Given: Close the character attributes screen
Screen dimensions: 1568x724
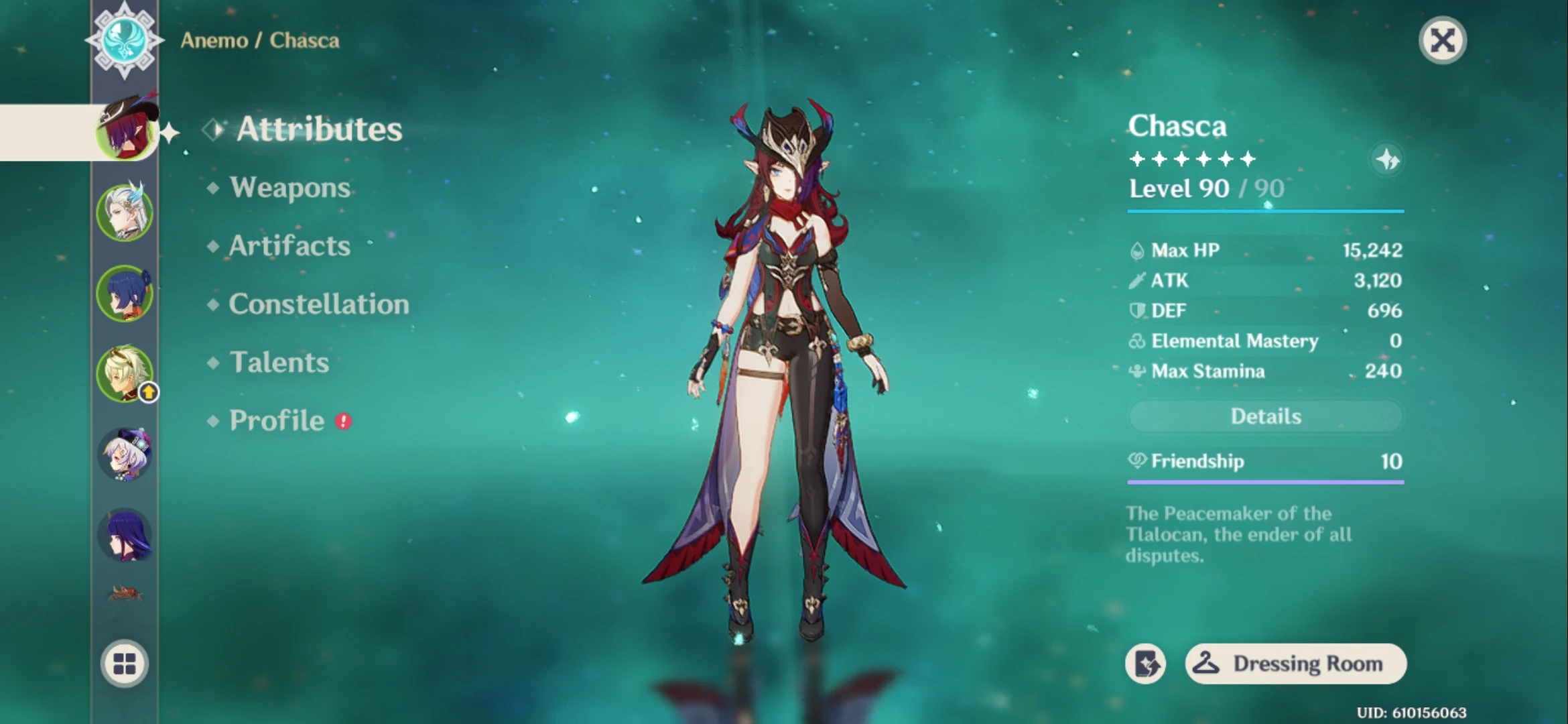Looking at the screenshot, I should (x=1442, y=40).
